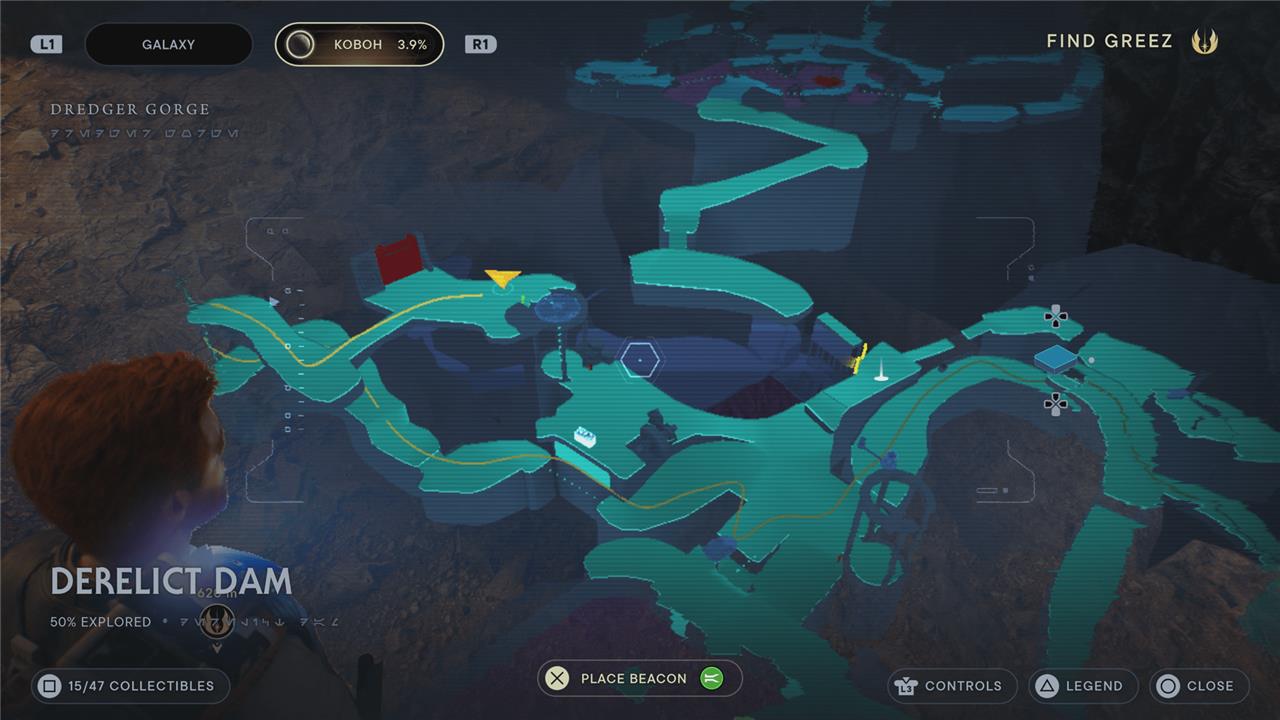1280x720 pixels.
Task: Click the red locked door marker
Action: coord(398,259)
